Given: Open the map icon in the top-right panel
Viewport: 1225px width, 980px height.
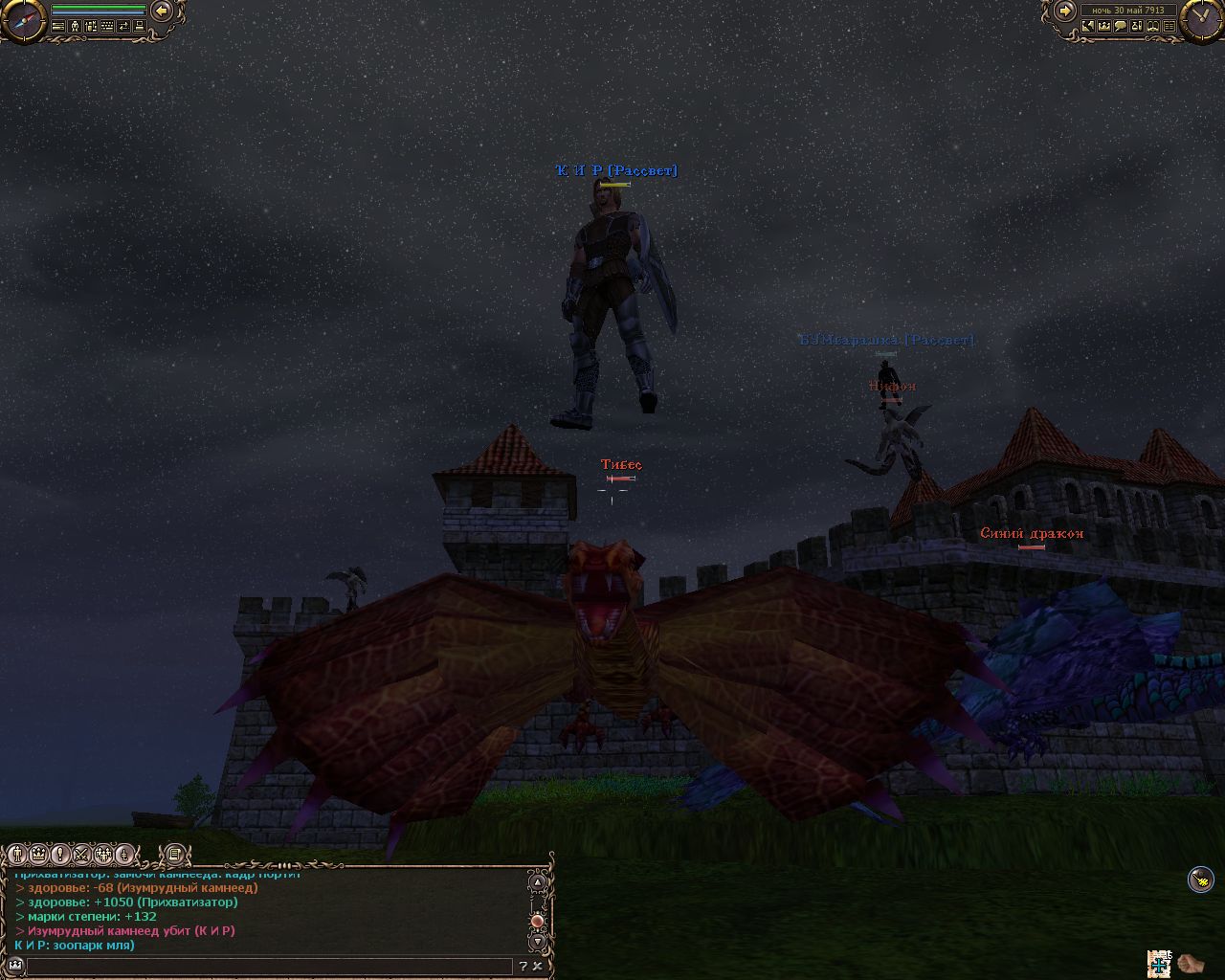Looking at the screenshot, I should tap(1088, 27).
